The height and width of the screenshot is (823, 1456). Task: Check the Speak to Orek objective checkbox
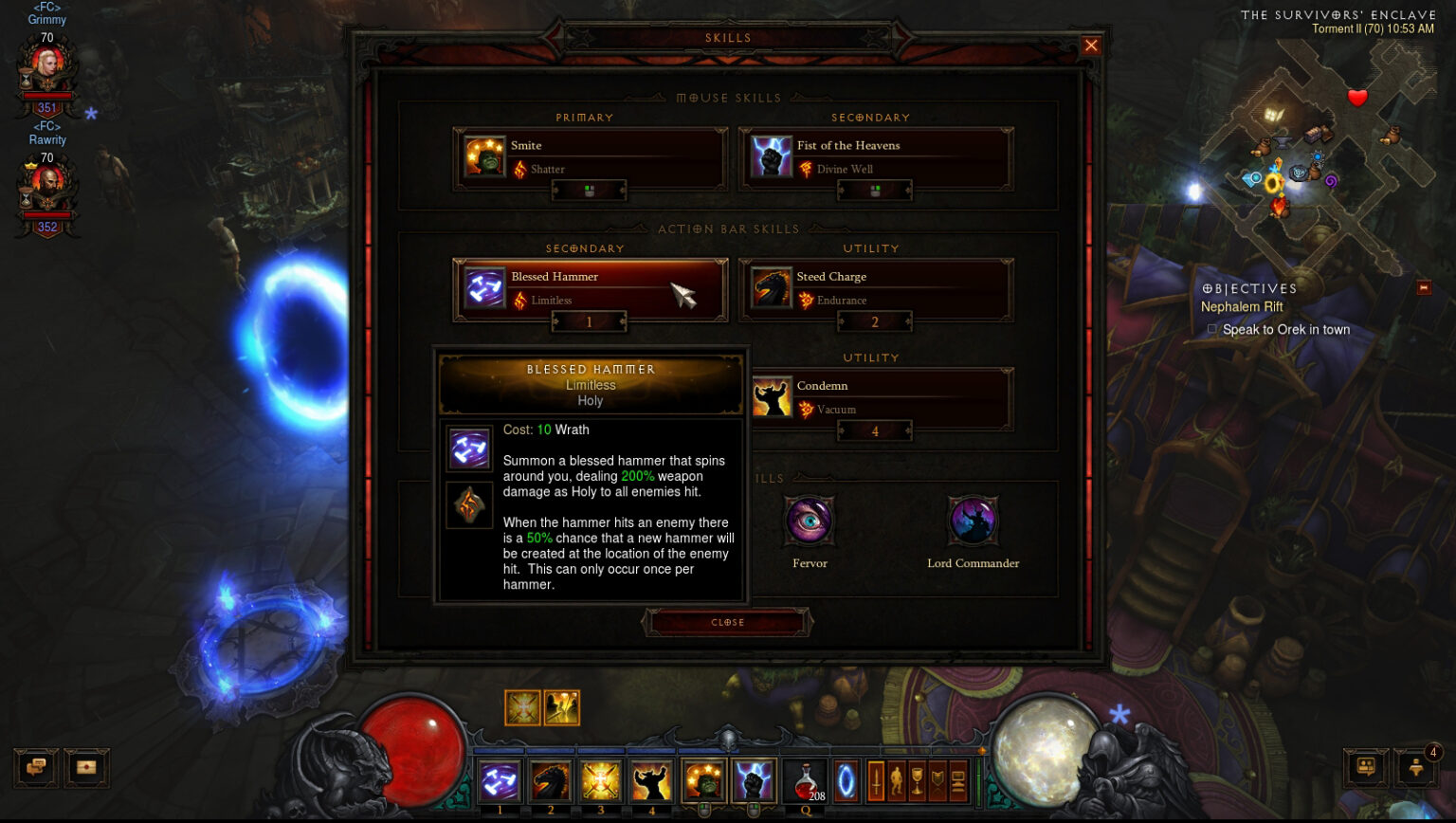coord(1211,329)
